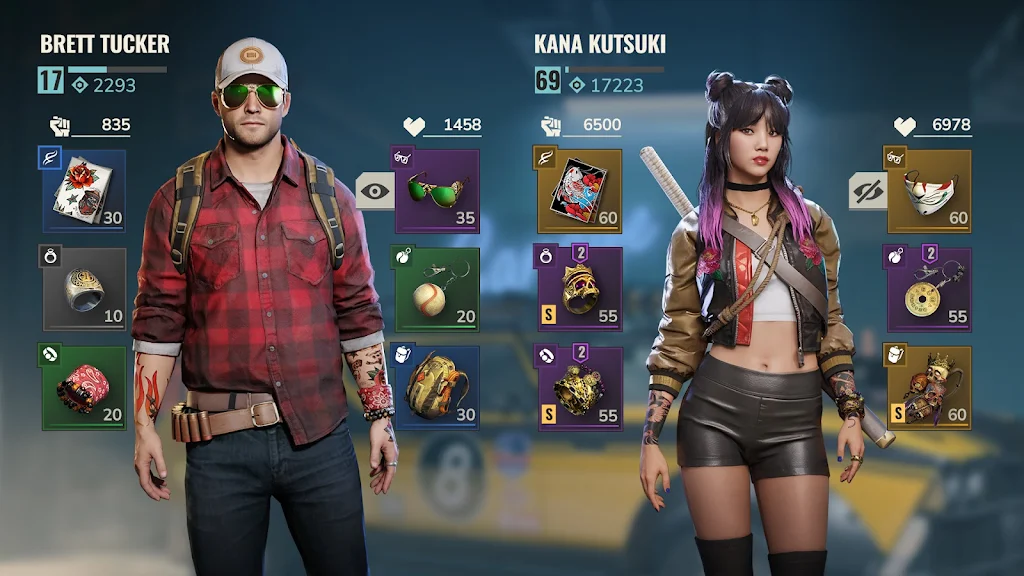Toggle Kana's hidden mask visibility icon

pyautogui.click(x=867, y=190)
